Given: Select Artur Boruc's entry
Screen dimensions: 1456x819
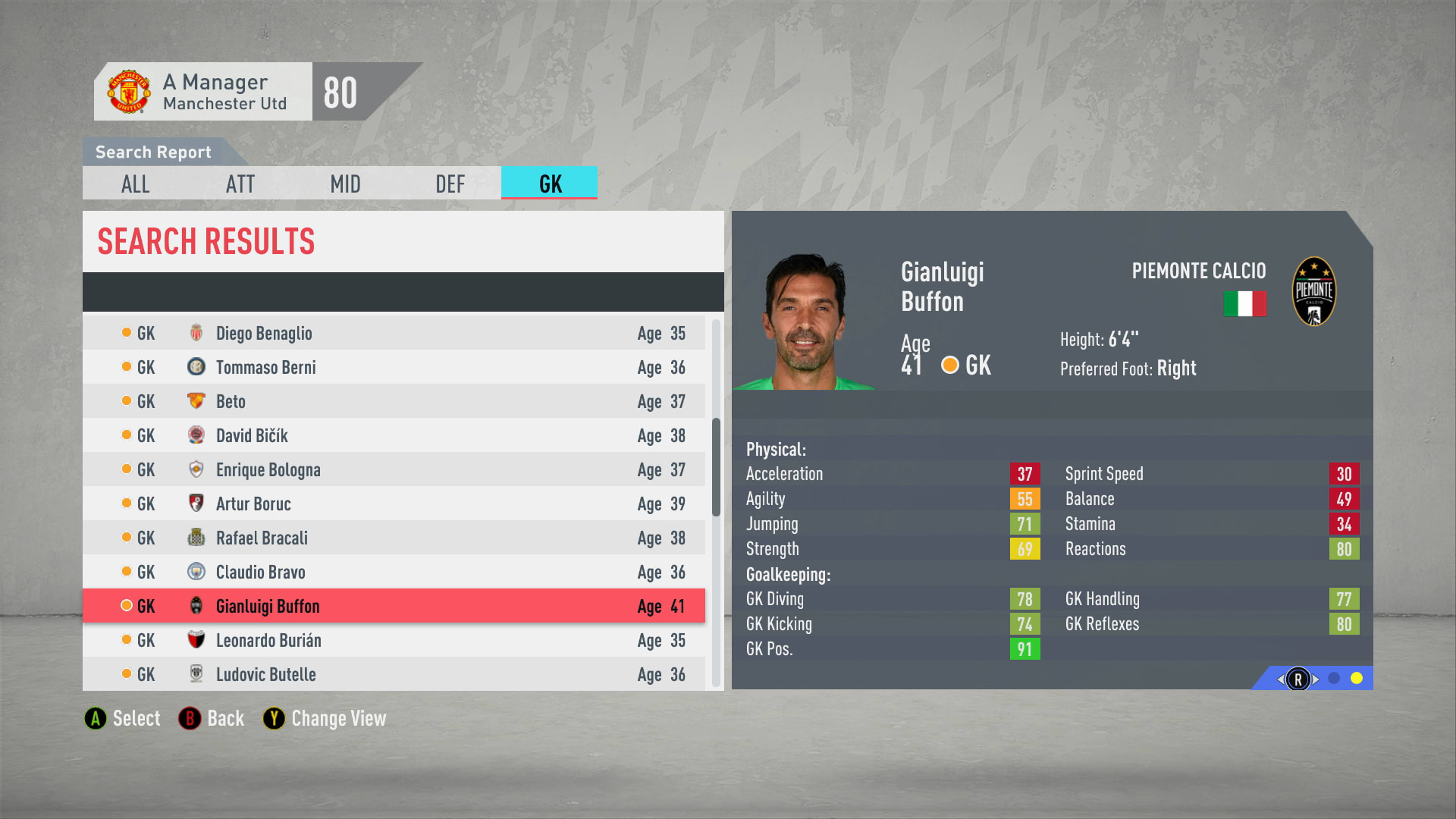Looking at the screenshot, I should point(394,504).
